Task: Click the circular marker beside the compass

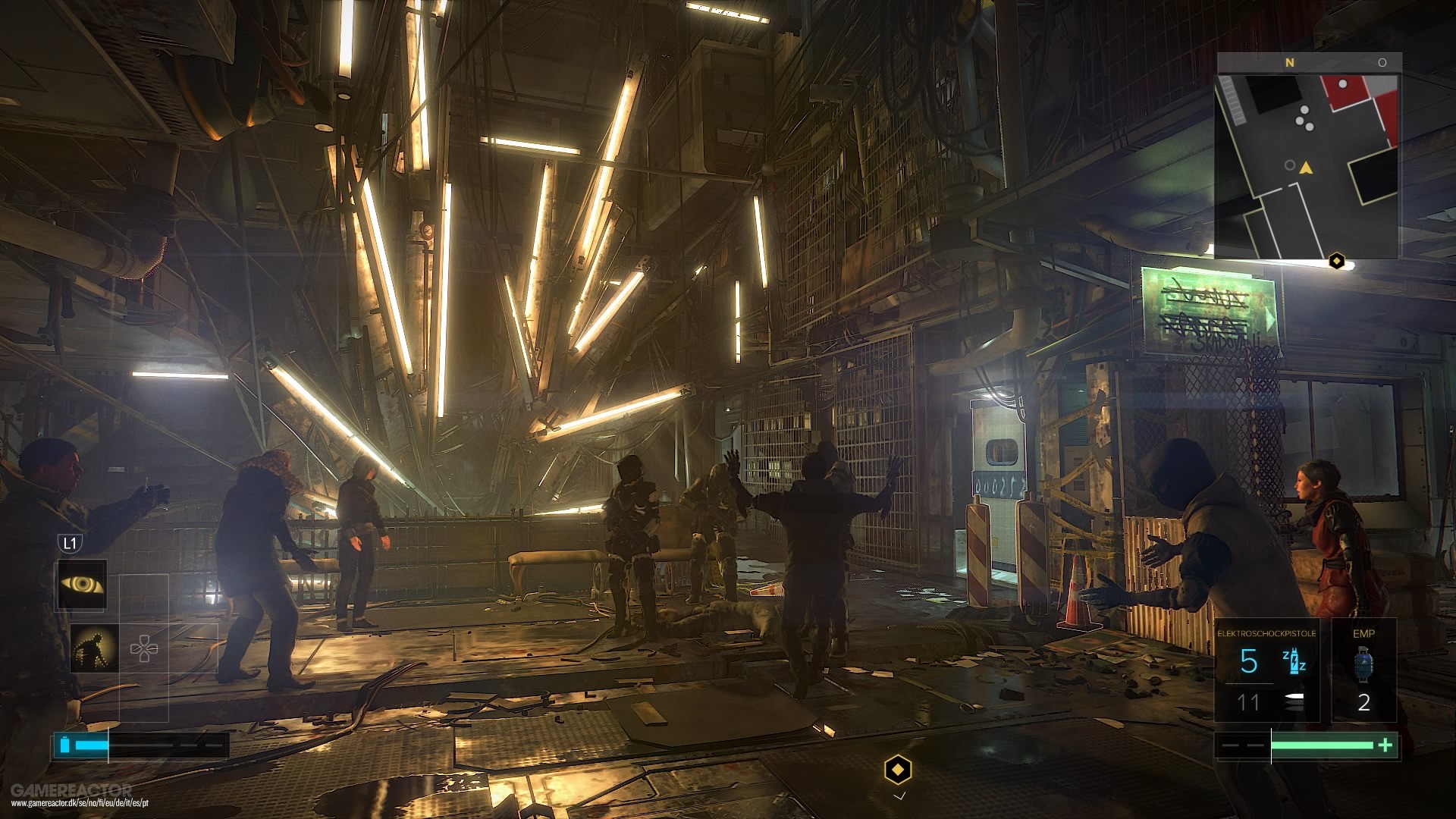Action: click(x=1382, y=62)
